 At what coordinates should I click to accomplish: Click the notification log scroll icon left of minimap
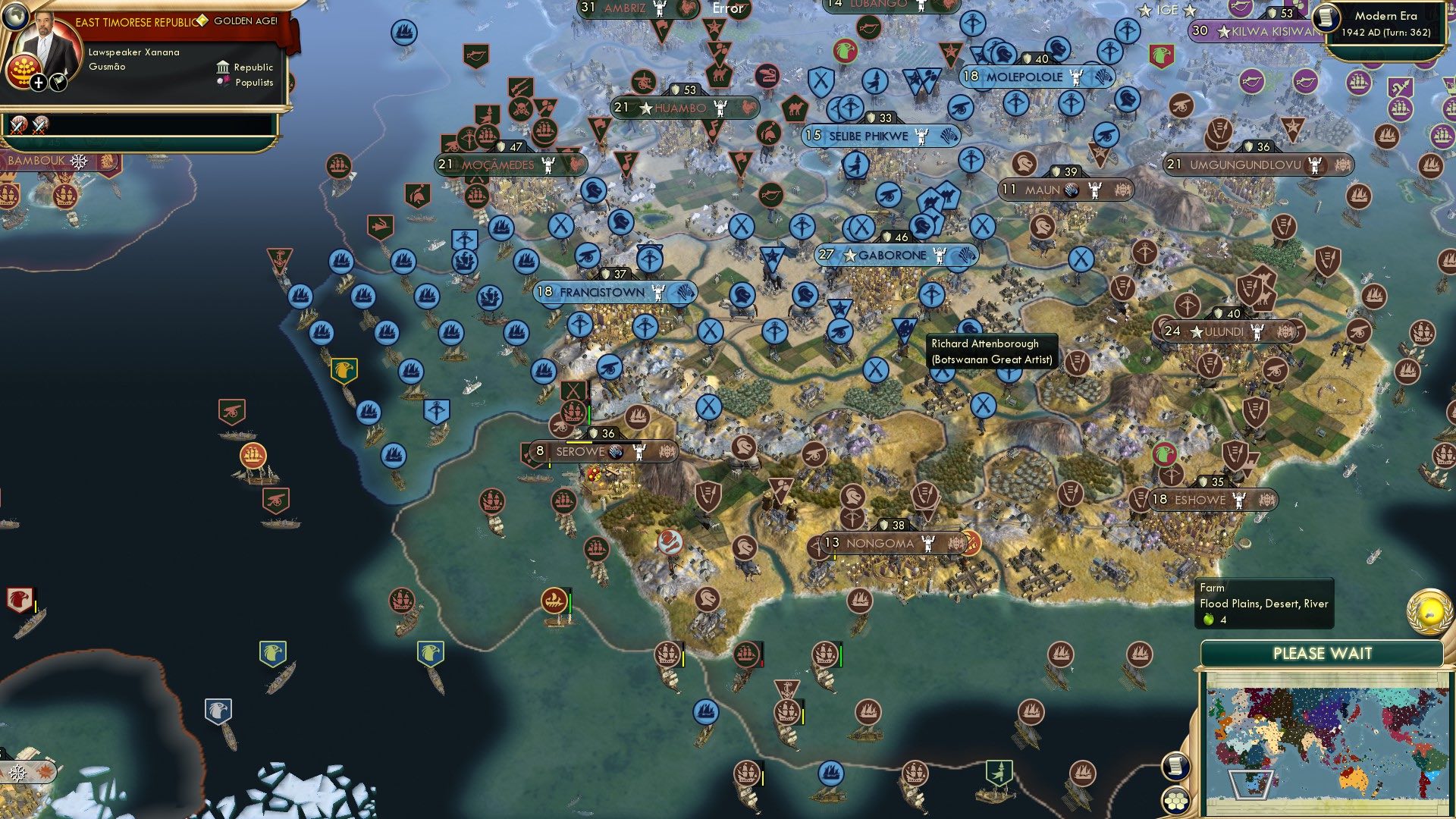(x=1175, y=767)
